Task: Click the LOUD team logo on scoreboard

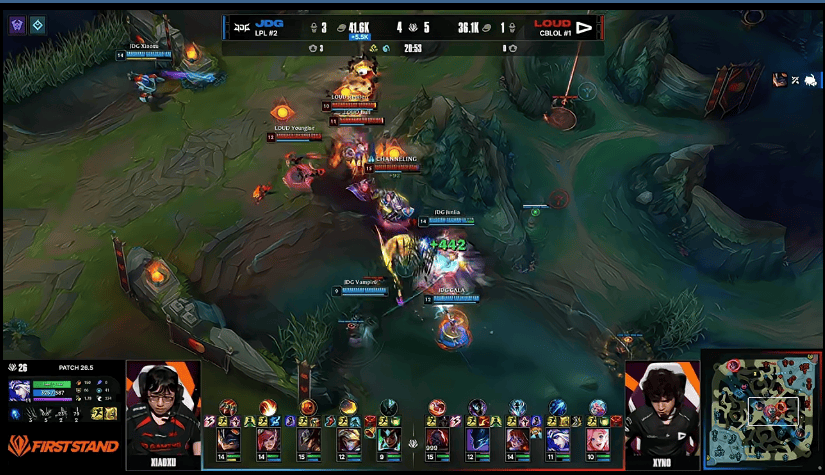Action: [584, 26]
